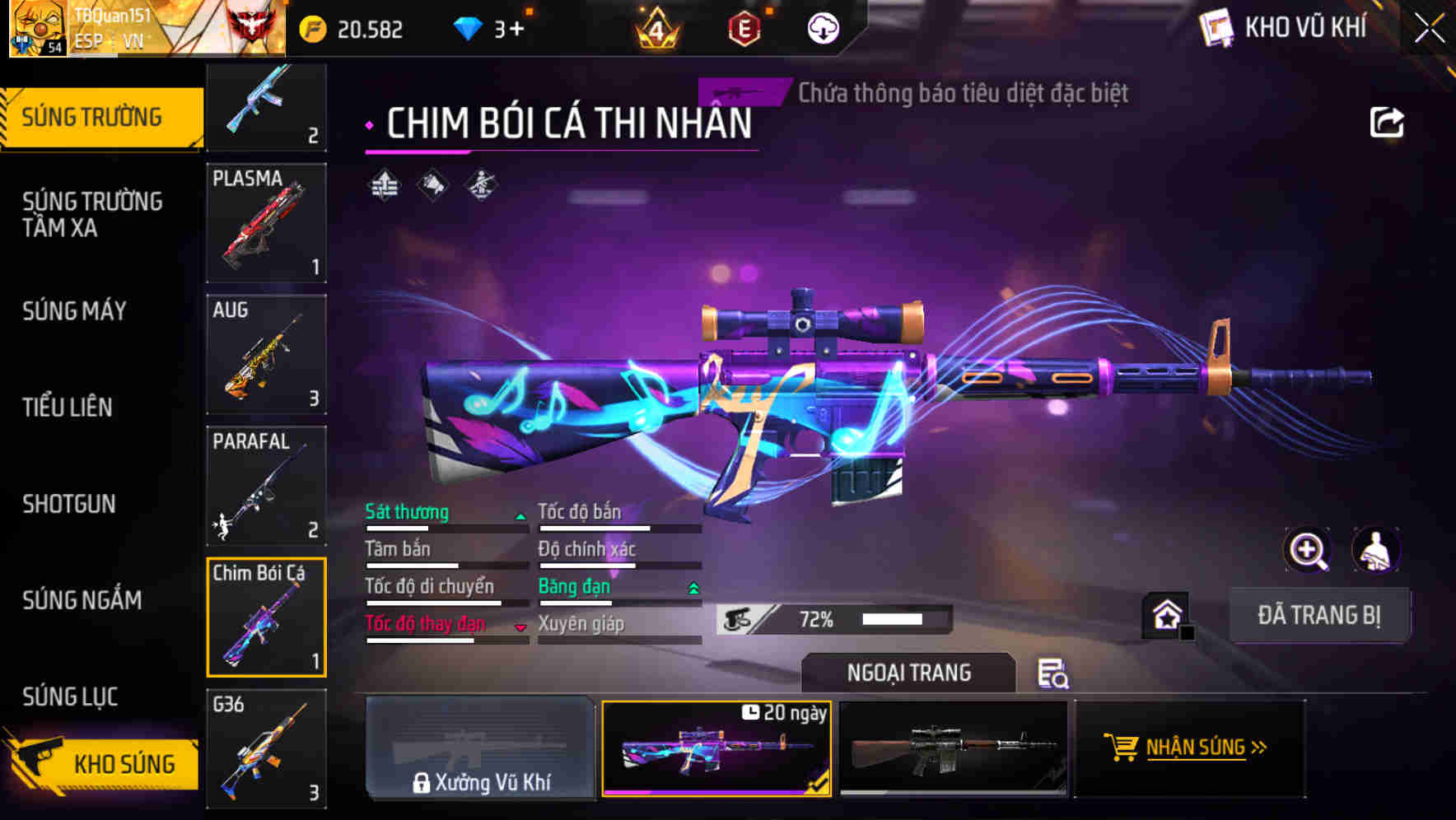Open SÚNG TRƯỜNG TẦM XA category
1456x820 pixels.
pos(91,215)
